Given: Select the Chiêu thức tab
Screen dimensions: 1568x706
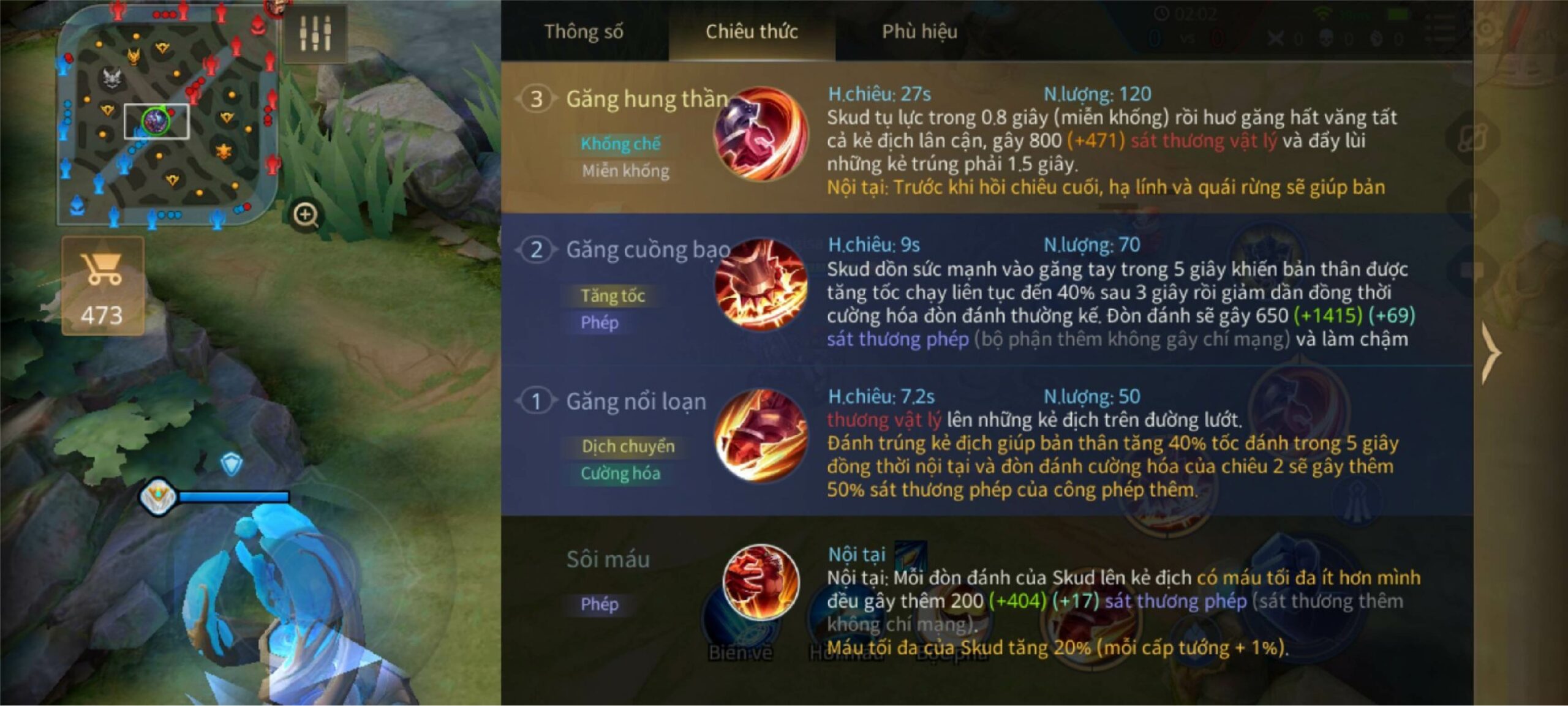Looking at the screenshot, I should pos(752,31).
